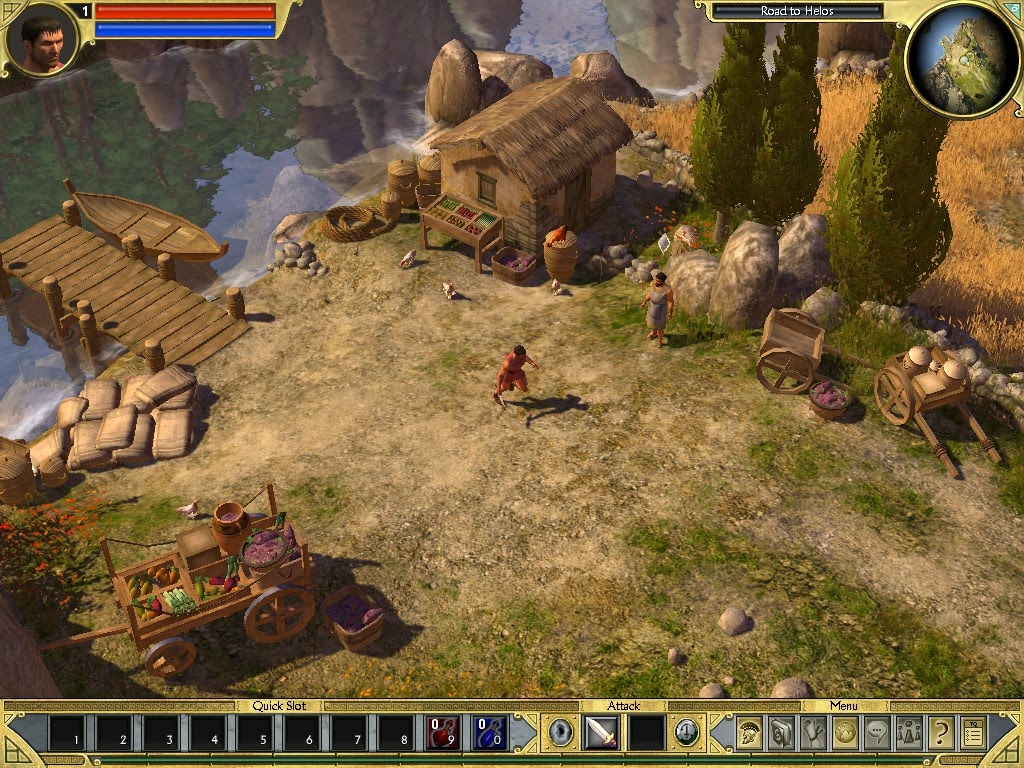Open the party members icon
This screenshot has height=768, width=1024.
pyautogui.click(x=909, y=733)
